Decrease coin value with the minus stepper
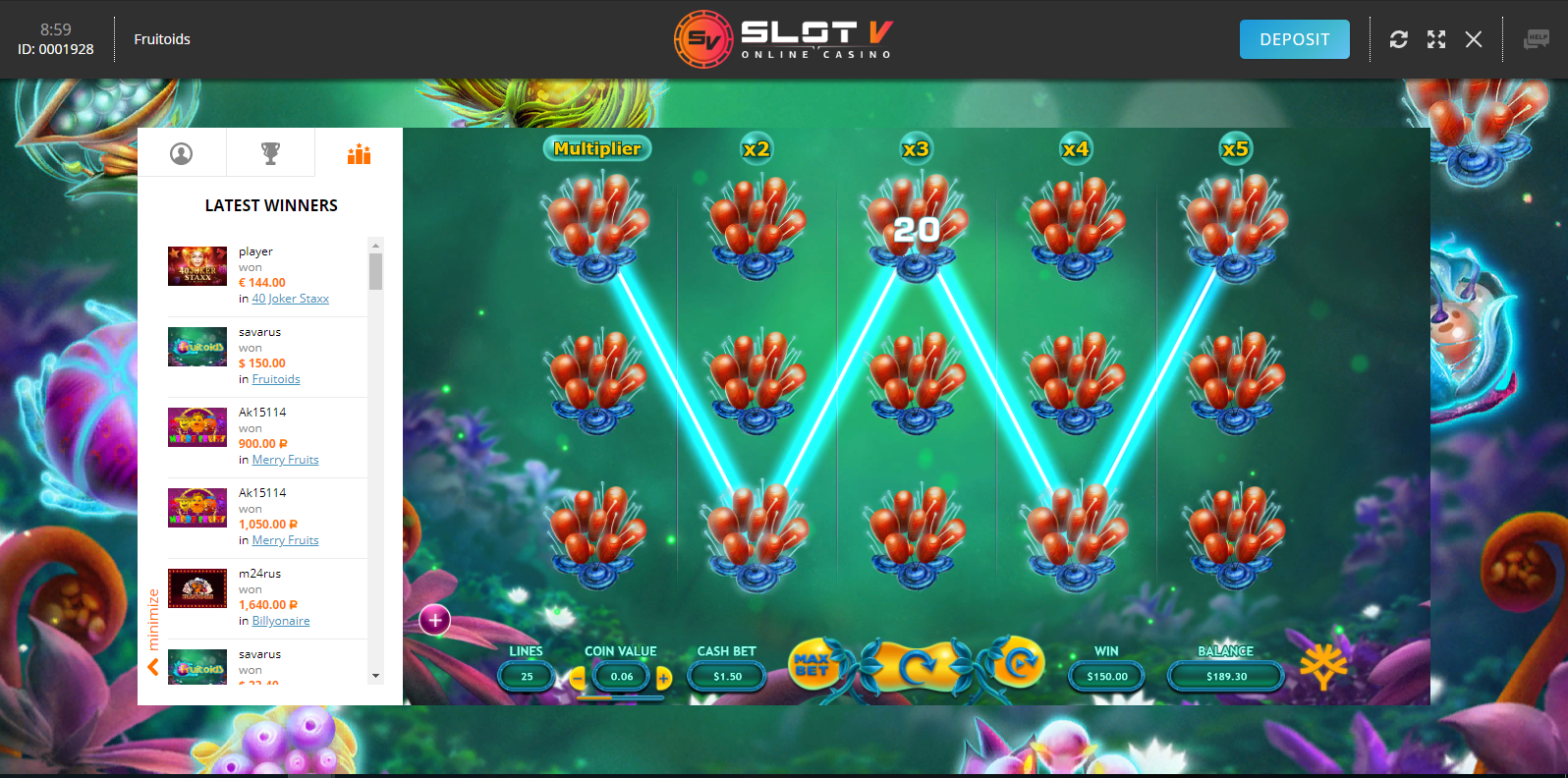1568x778 pixels. pos(578,677)
